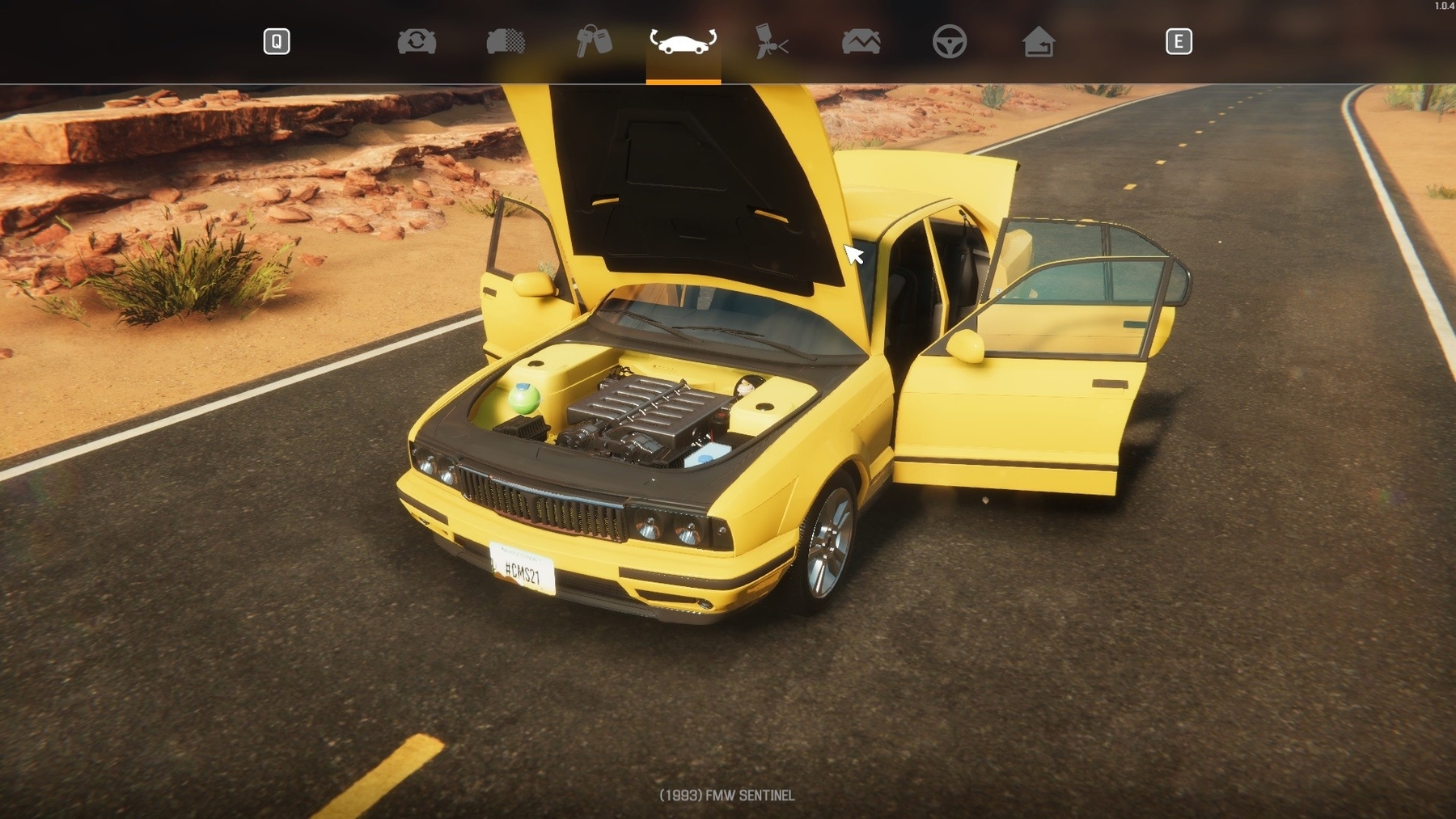Click the return to garage icon
The width and height of the screenshot is (1456, 819).
tap(1039, 40)
